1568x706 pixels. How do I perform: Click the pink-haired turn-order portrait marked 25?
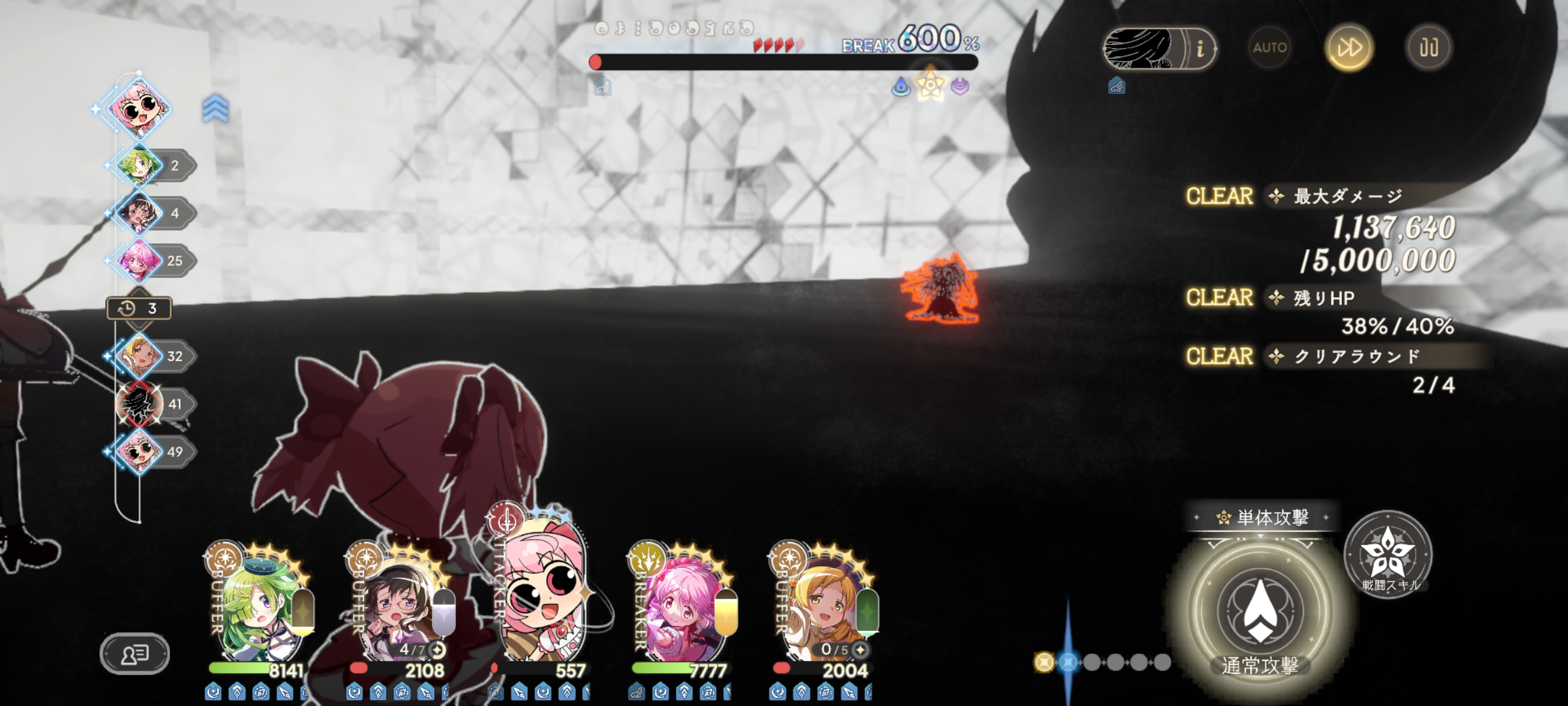click(x=139, y=261)
